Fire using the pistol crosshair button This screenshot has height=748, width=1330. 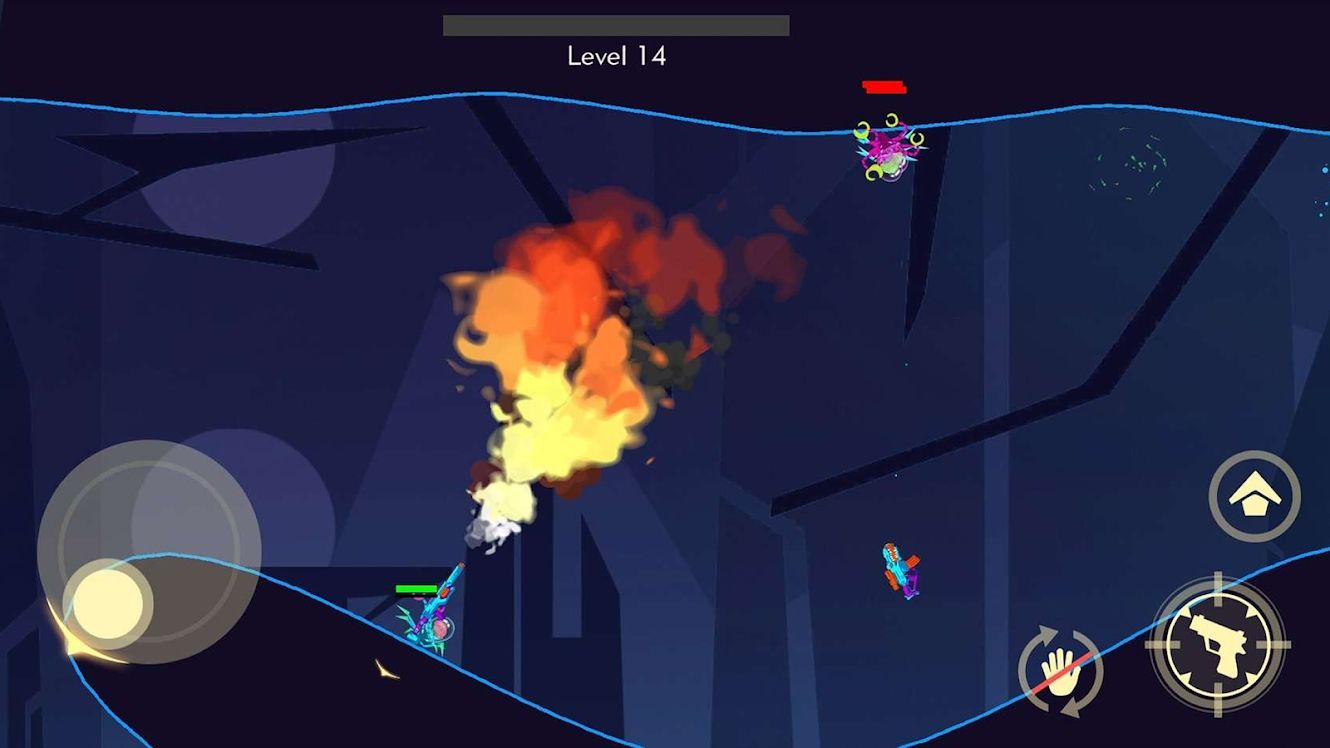click(1217, 644)
